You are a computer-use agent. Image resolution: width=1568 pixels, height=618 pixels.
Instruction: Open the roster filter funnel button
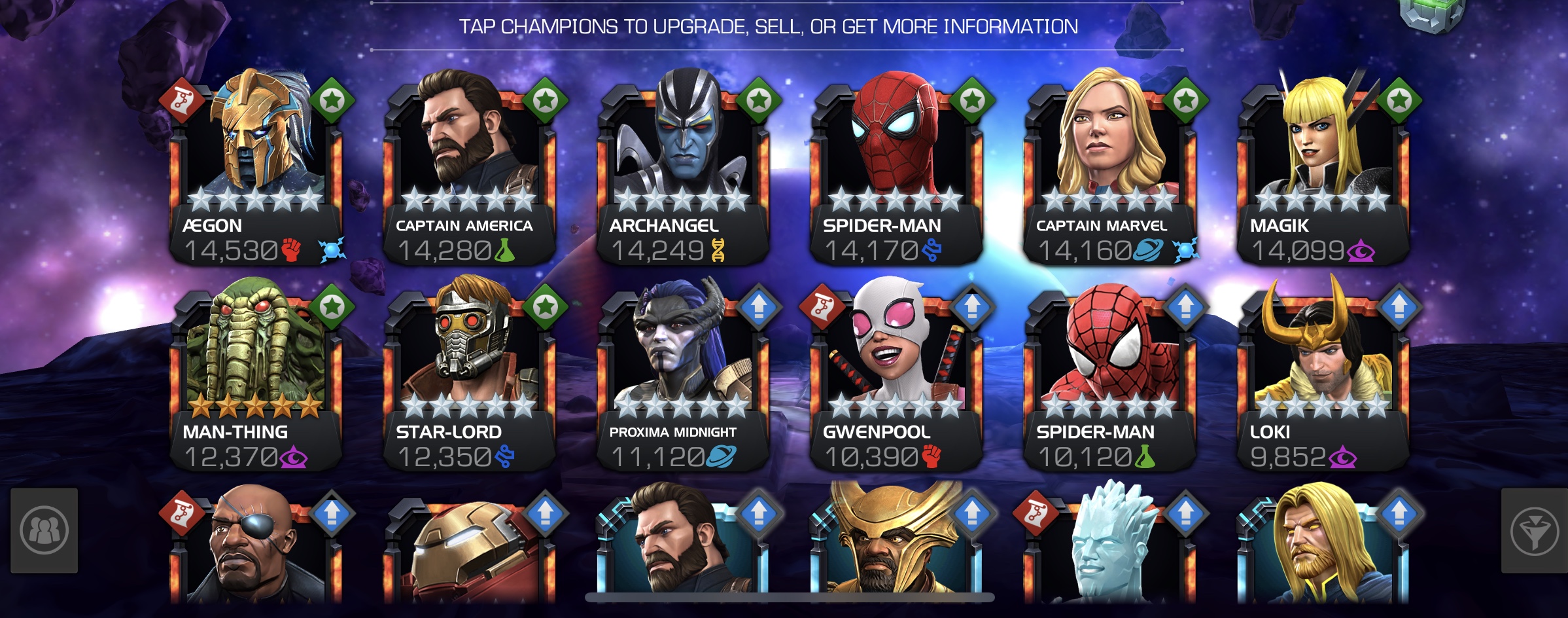click(x=1534, y=531)
